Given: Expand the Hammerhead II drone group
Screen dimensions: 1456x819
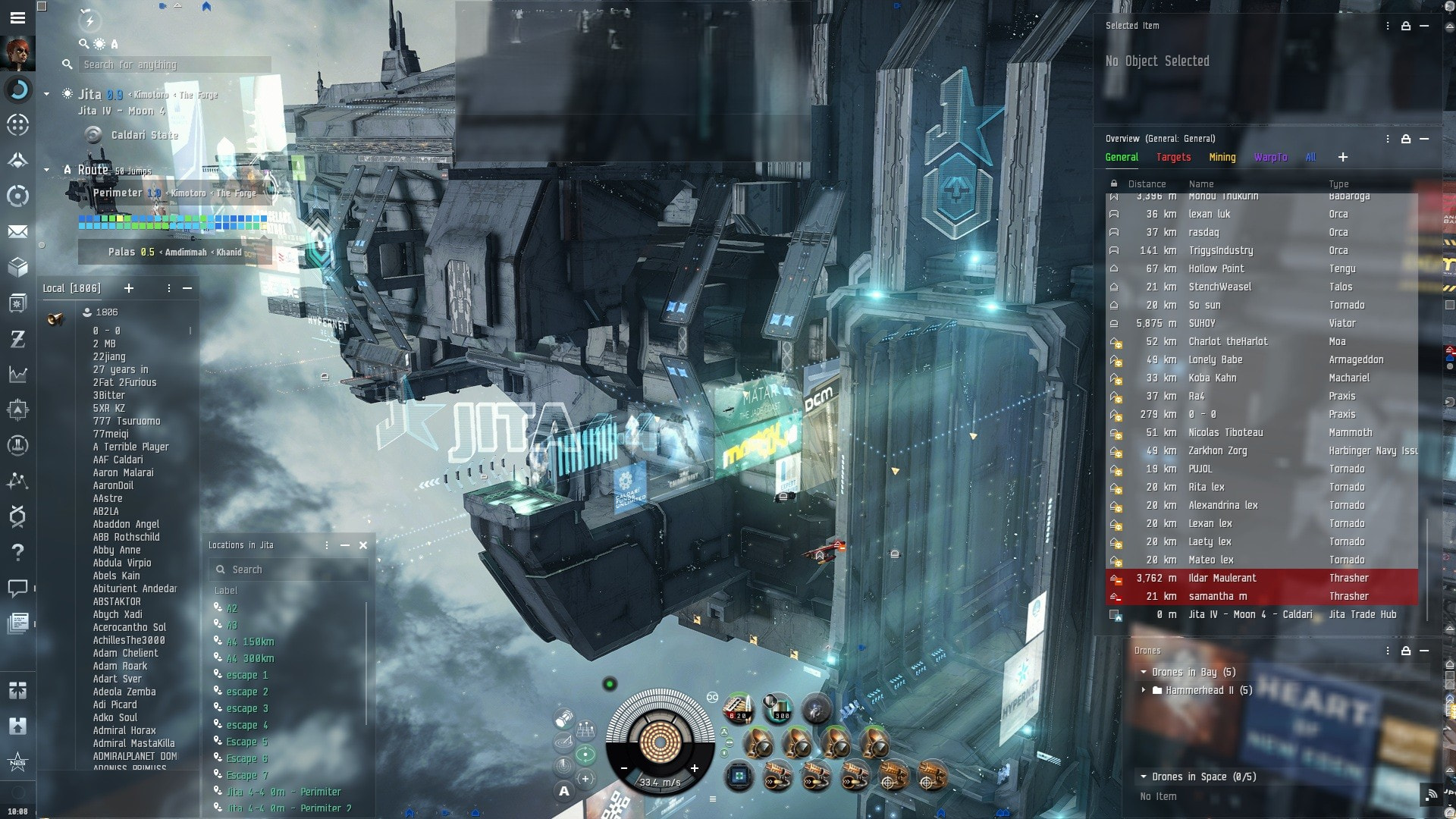Looking at the screenshot, I should click(1144, 690).
